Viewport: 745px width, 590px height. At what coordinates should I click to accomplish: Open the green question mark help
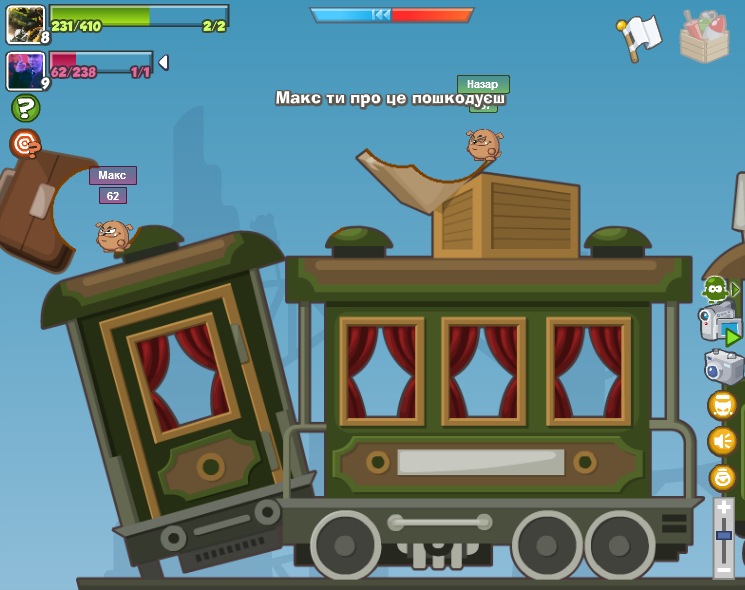(x=25, y=108)
